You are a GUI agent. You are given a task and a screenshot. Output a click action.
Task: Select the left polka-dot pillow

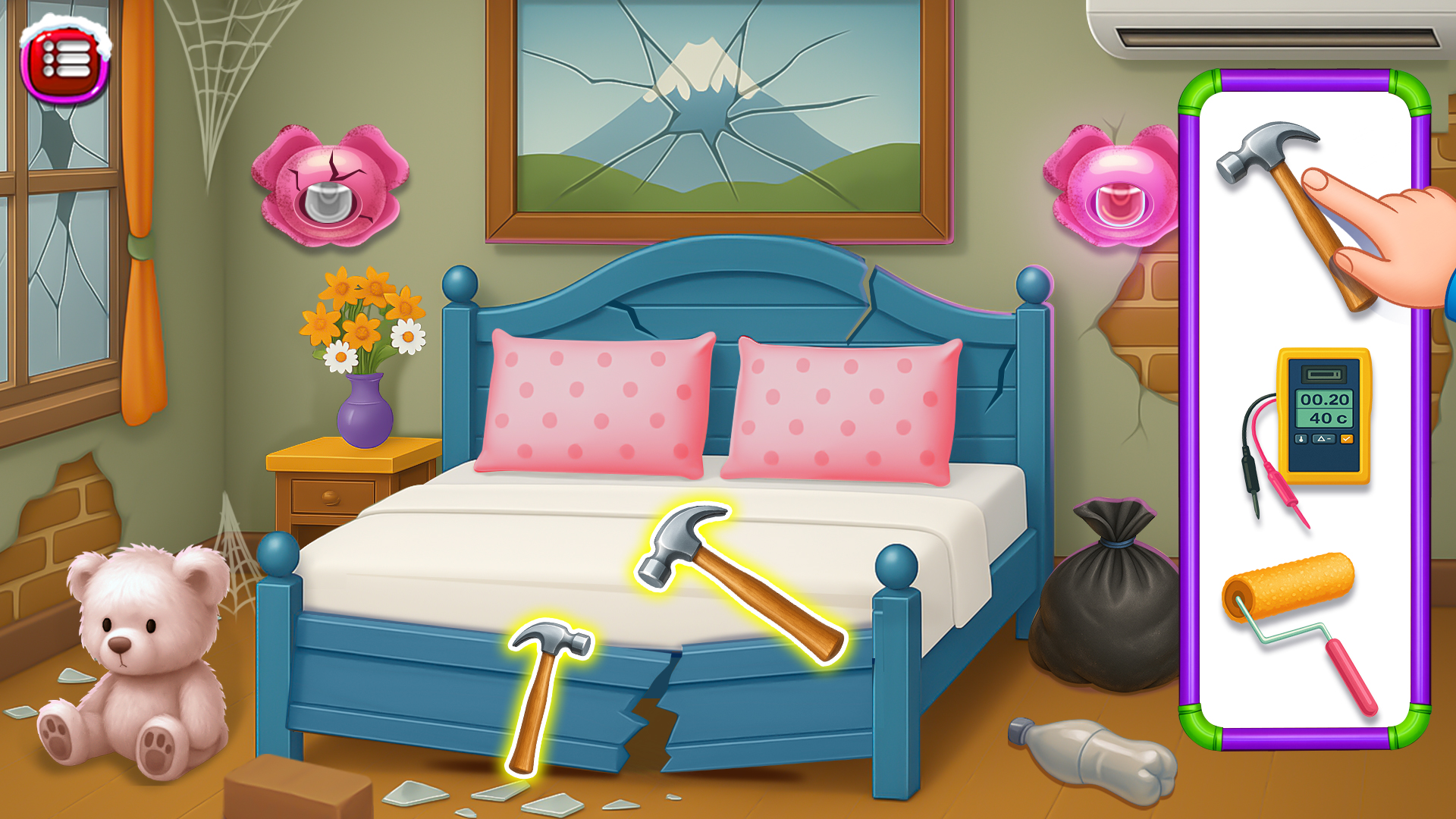point(599,402)
